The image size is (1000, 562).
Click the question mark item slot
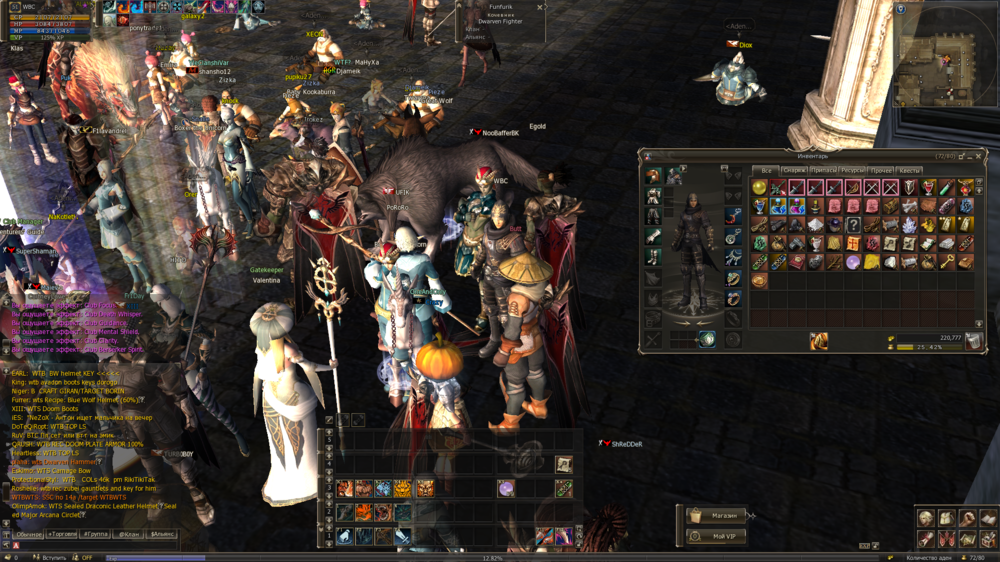(853, 225)
